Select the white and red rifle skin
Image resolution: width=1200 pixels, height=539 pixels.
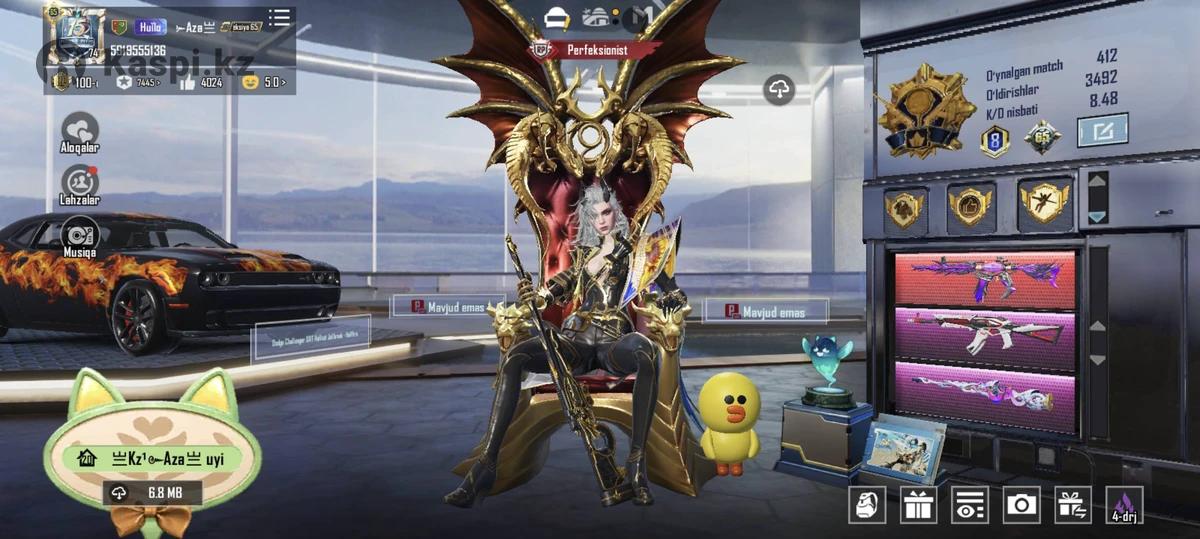click(985, 334)
